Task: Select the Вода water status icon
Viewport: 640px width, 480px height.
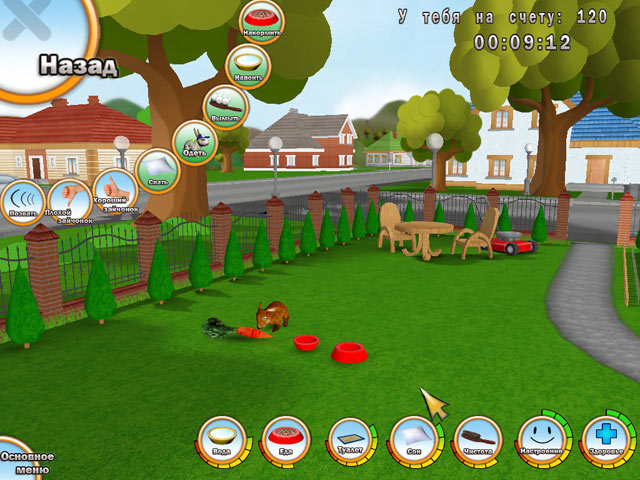Action: 222,441
